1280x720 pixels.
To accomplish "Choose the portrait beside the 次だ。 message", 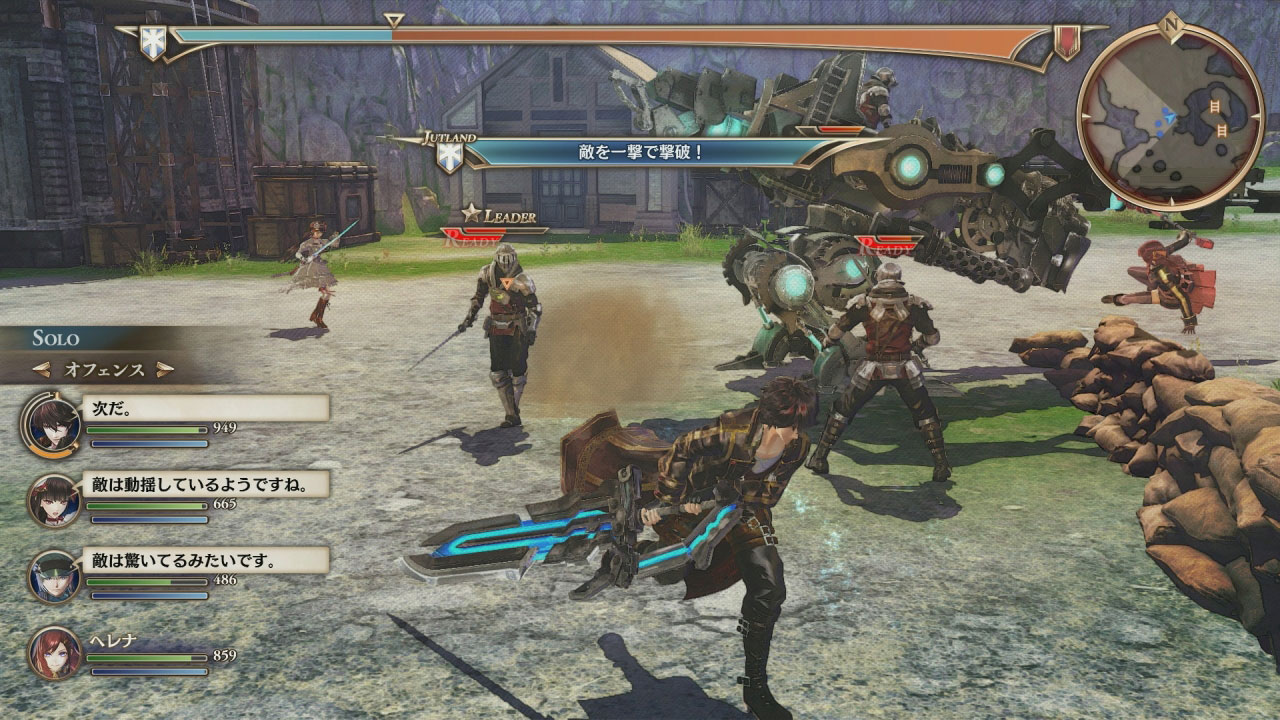I will (54, 420).
